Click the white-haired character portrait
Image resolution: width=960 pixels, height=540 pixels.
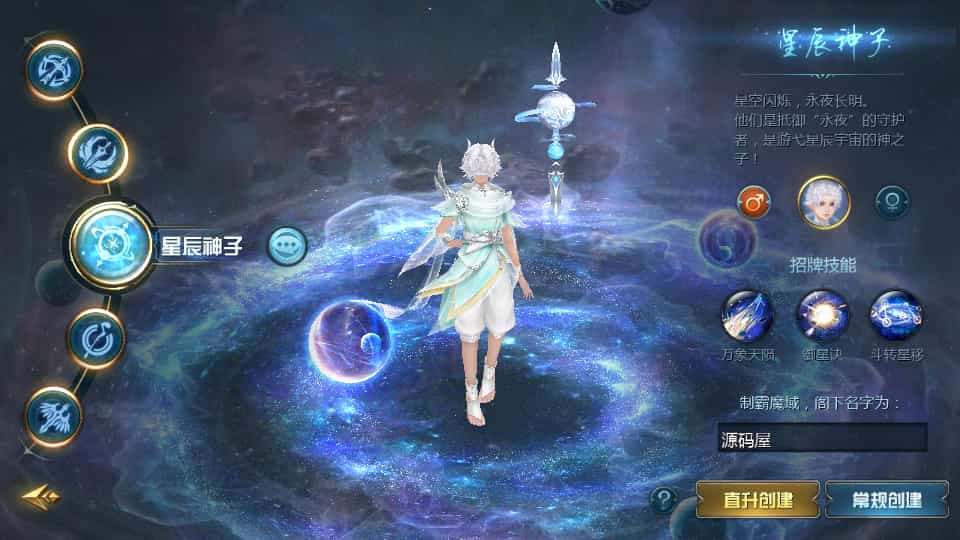pos(823,202)
